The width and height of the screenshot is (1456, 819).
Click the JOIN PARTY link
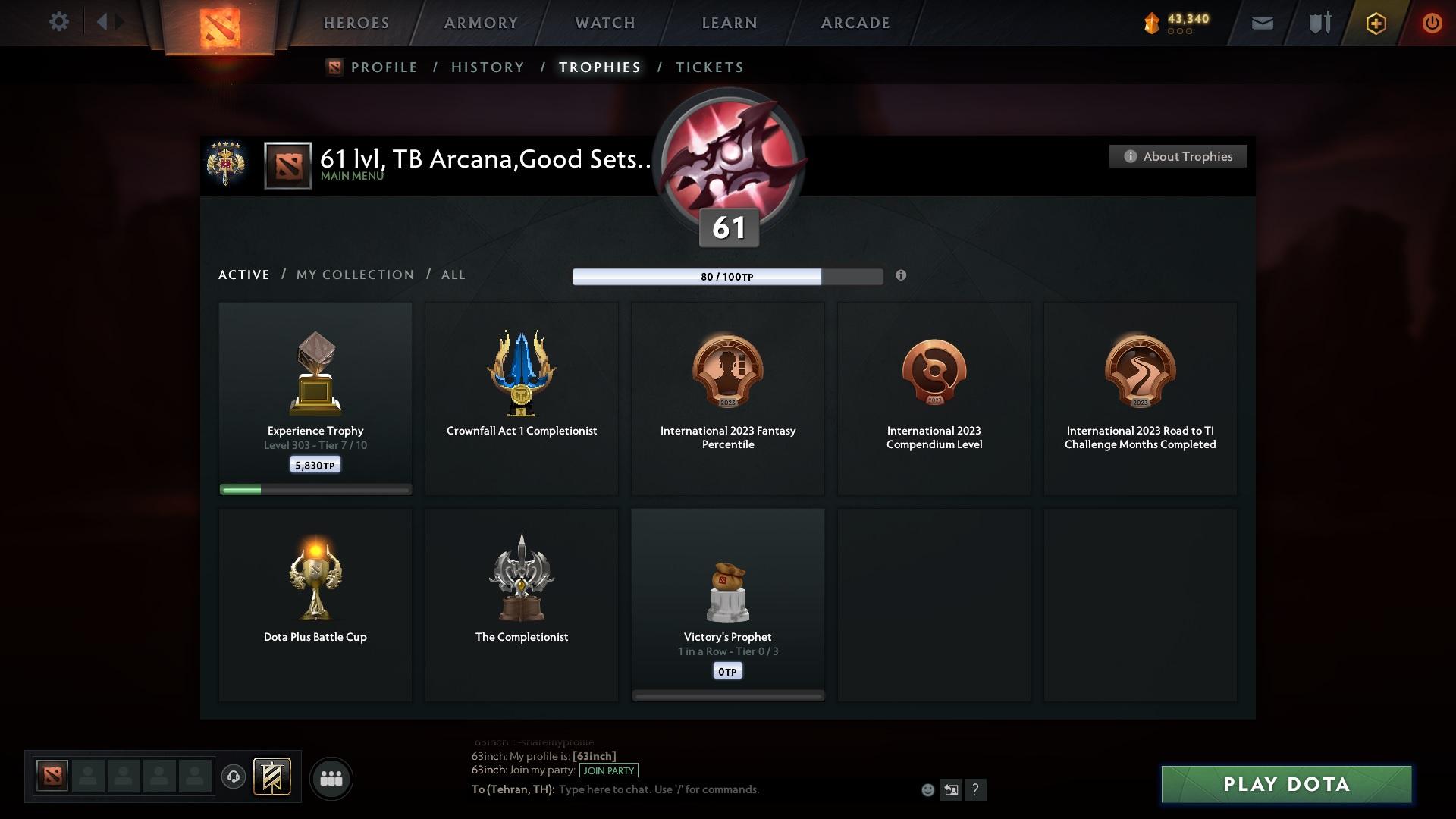pyautogui.click(x=608, y=770)
